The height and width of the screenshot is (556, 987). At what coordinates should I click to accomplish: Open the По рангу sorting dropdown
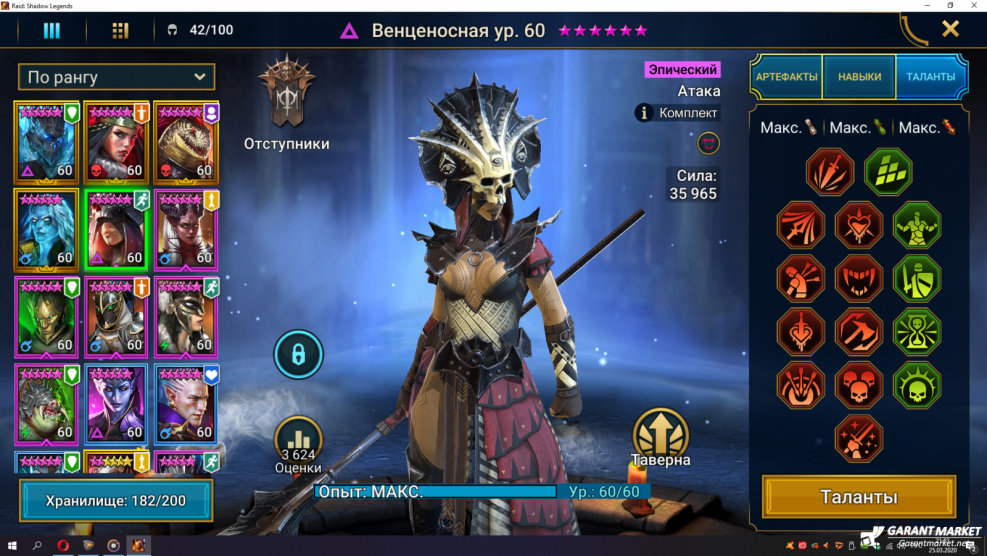117,77
